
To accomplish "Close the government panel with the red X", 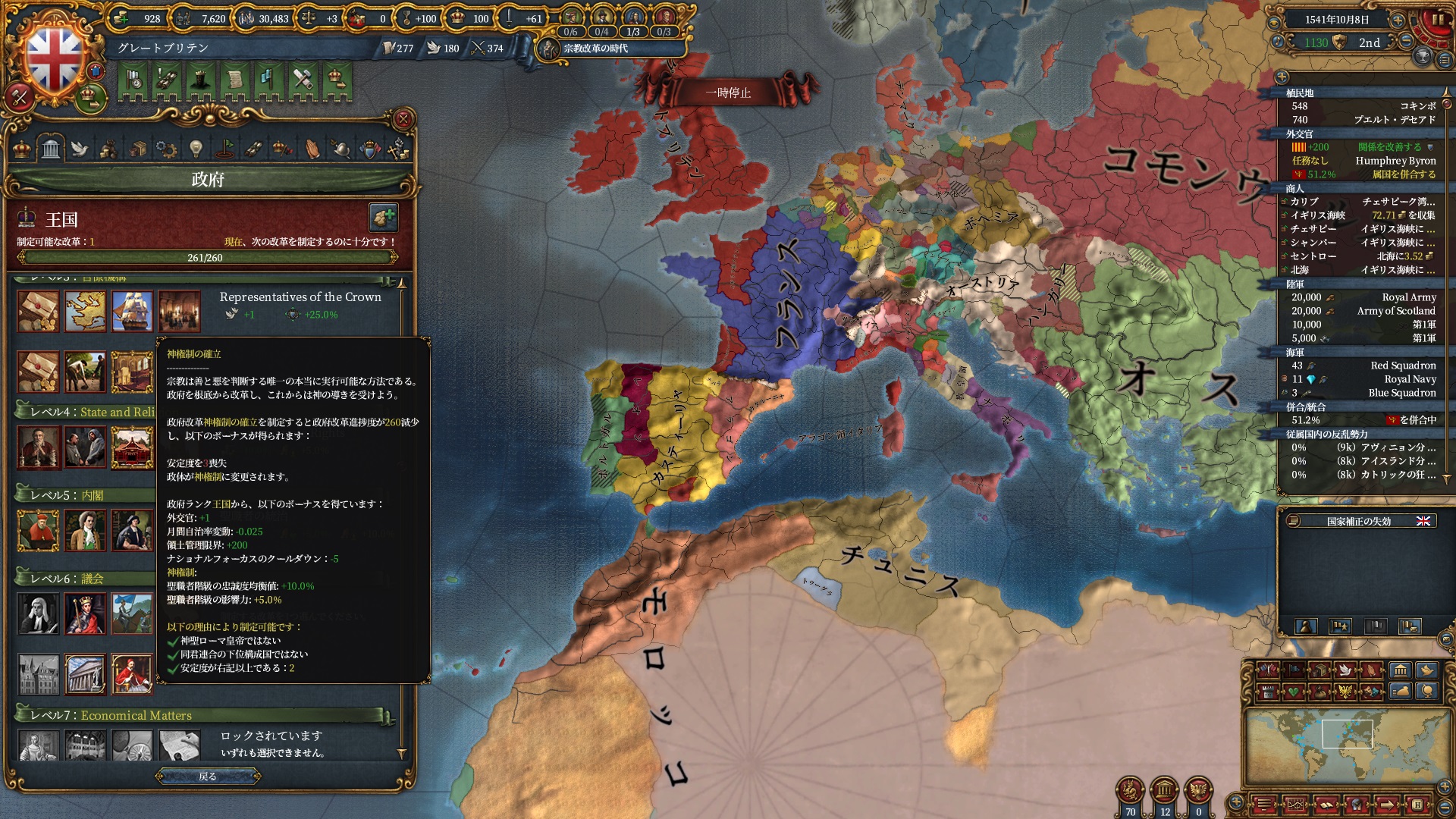I will (x=403, y=119).
